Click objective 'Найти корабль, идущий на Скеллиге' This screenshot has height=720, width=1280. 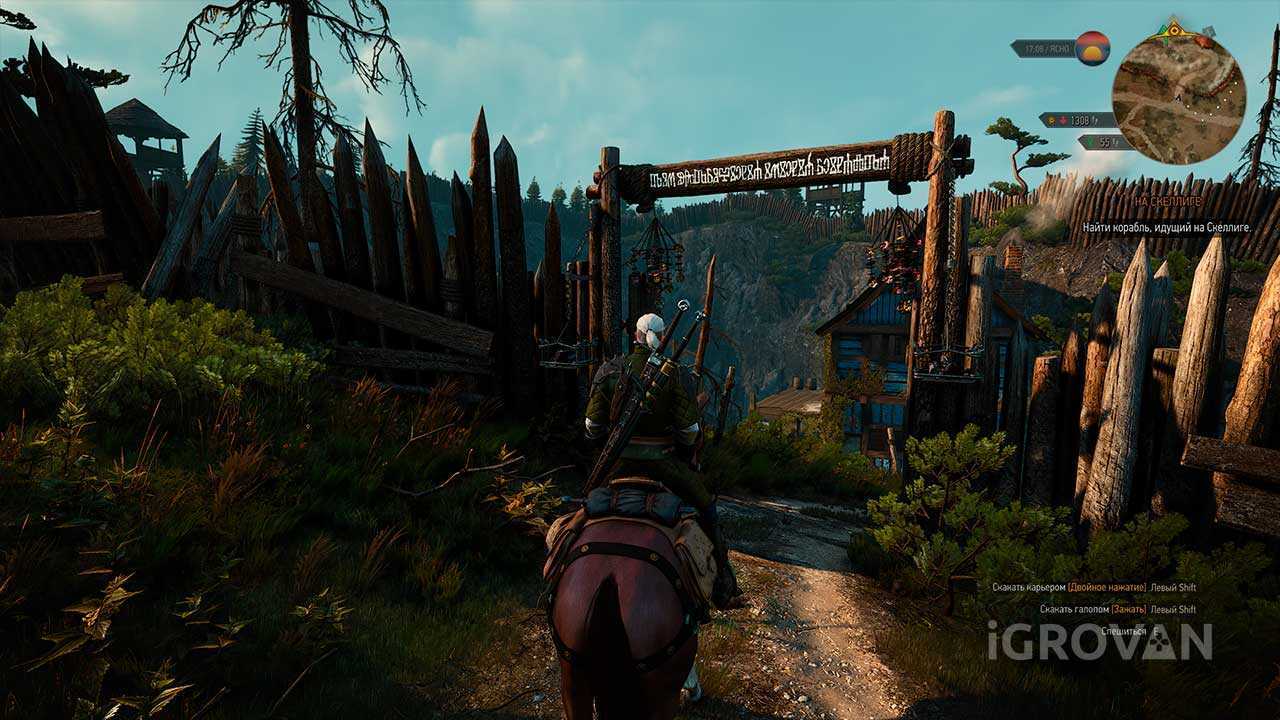[1167, 228]
